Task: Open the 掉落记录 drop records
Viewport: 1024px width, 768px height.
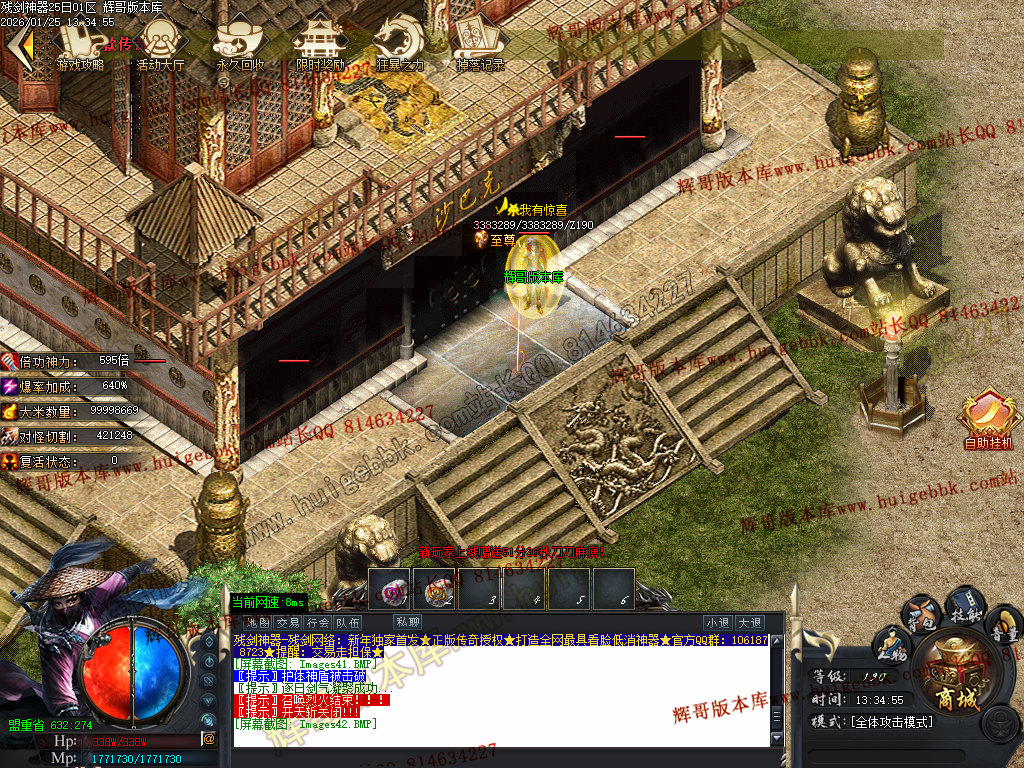Action: click(x=480, y=46)
